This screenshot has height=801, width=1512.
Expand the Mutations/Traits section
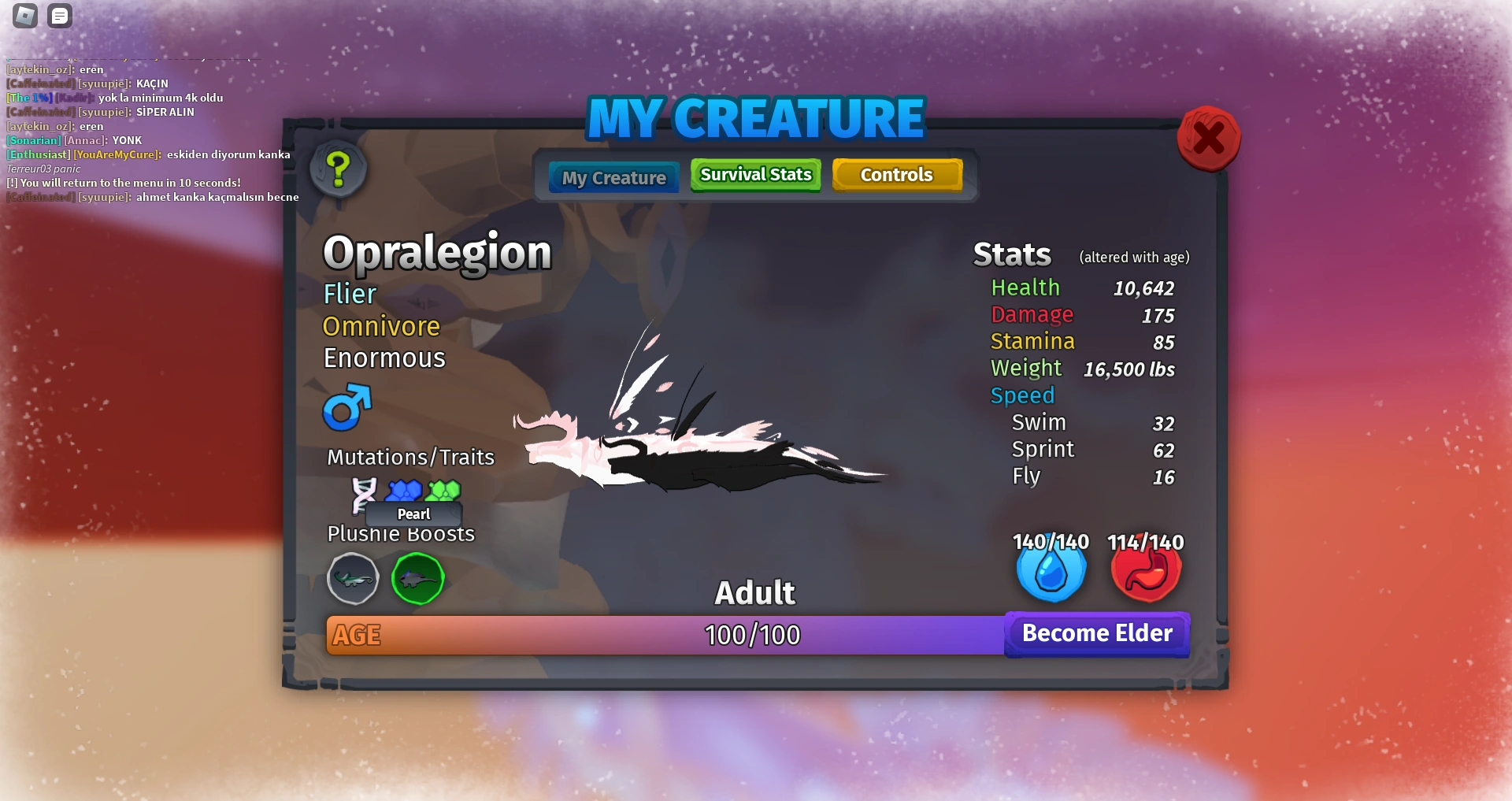click(409, 456)
